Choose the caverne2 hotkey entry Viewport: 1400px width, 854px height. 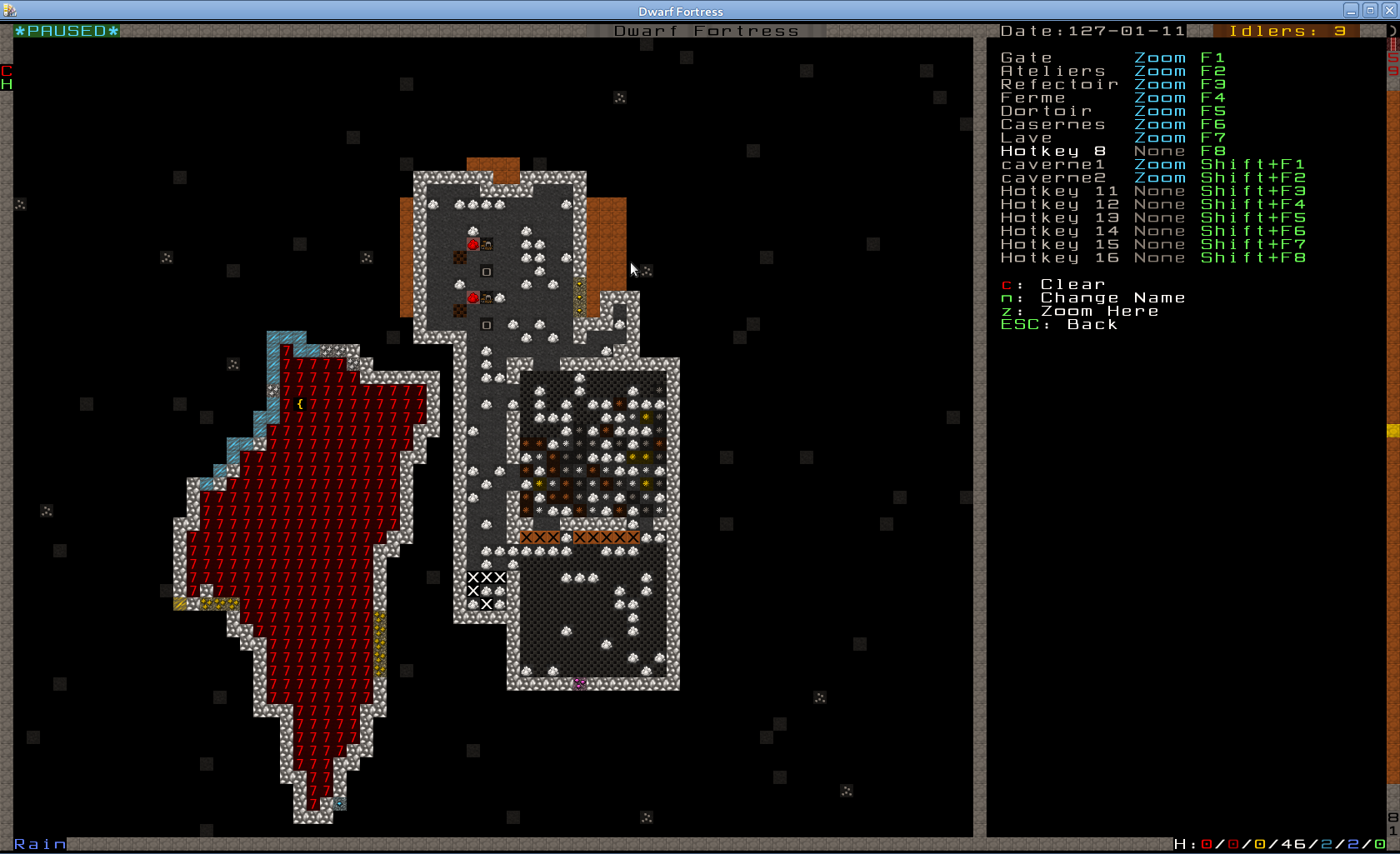pos(1053,177)
